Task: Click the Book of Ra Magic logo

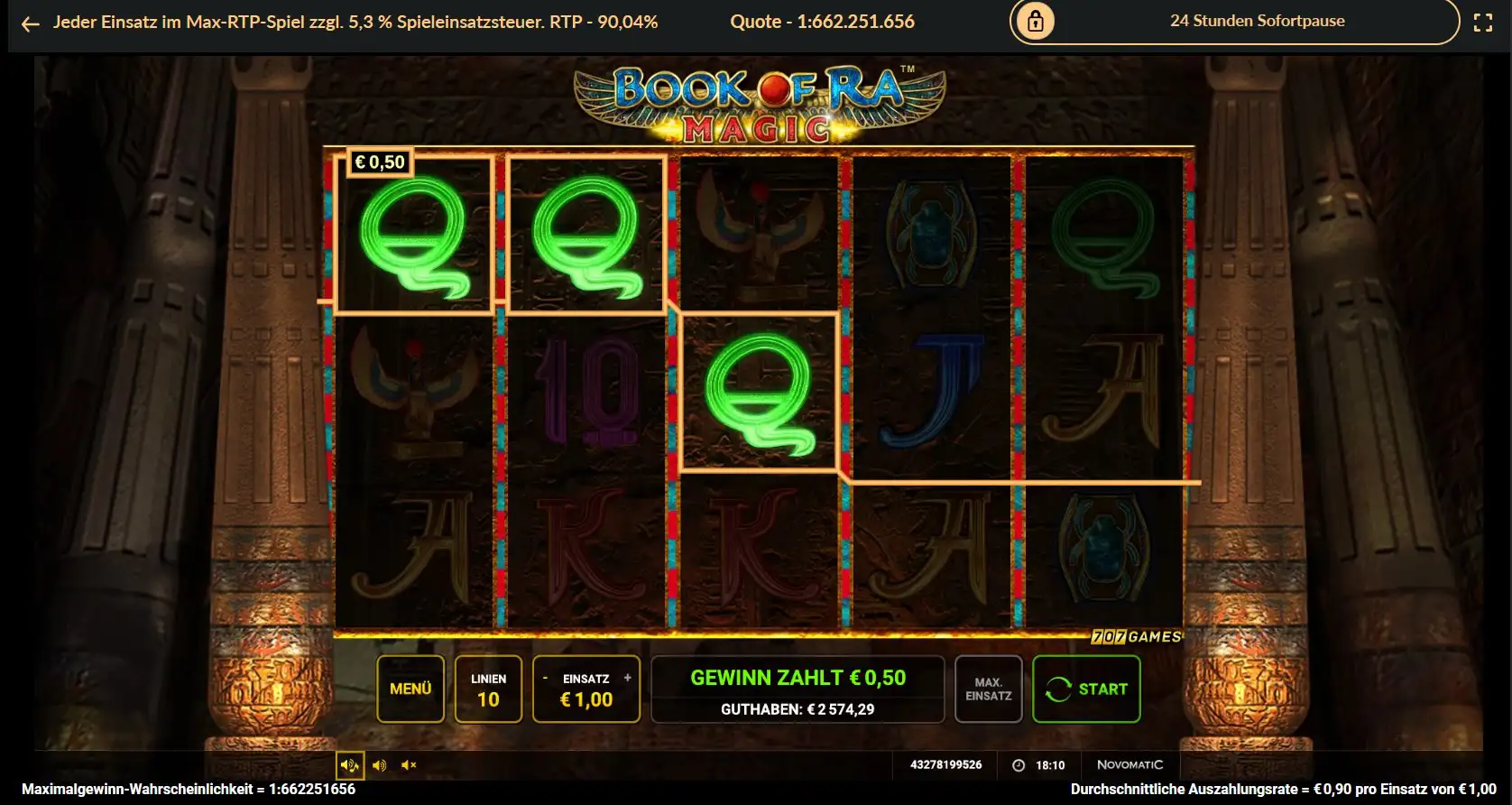Action: click(x=756, y=99)
